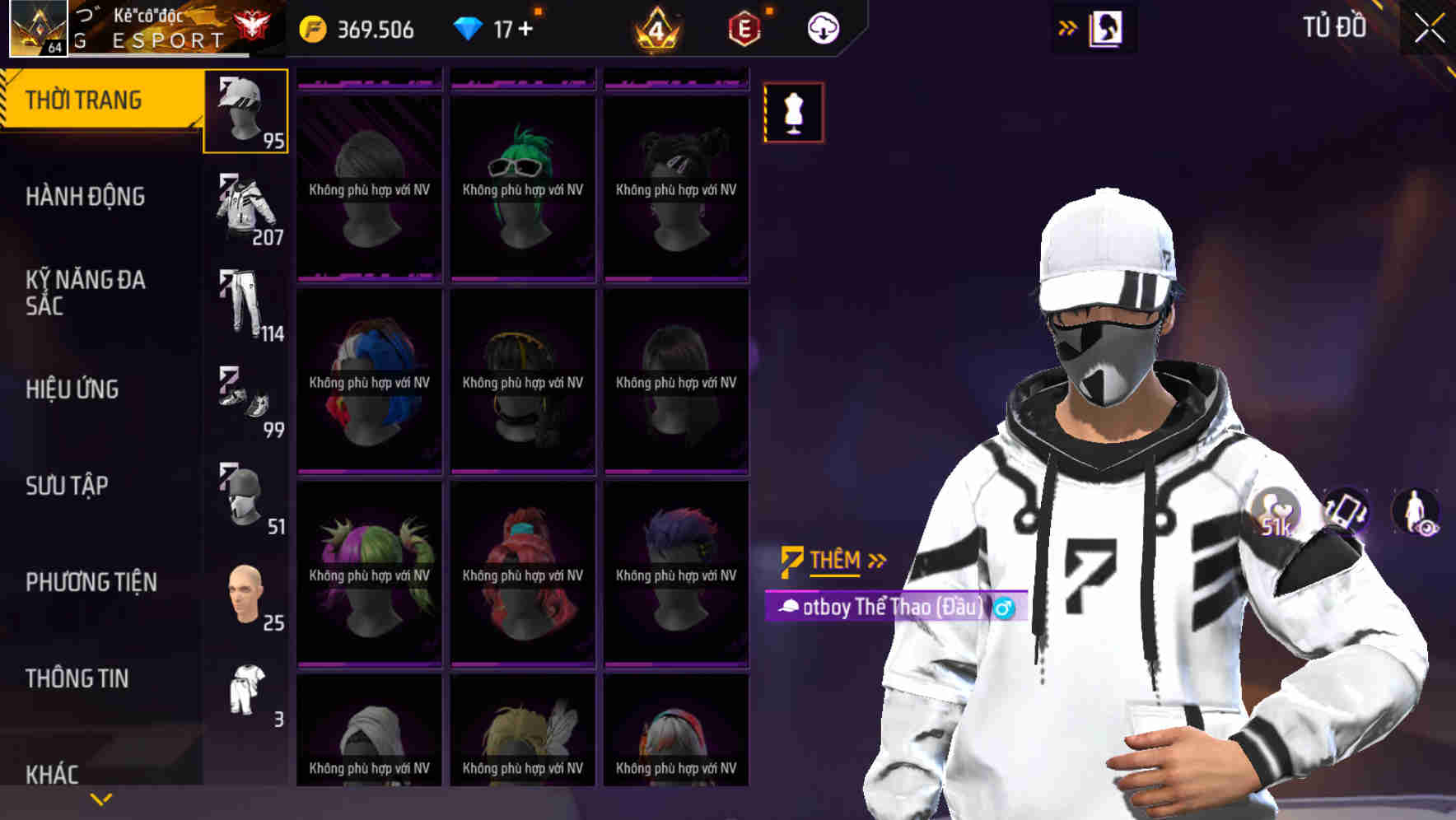This screenshot has width=1456, height=820.
Task: Open the jacket category with 207 items
Action: pyautogui.click(x=244, y=206)
